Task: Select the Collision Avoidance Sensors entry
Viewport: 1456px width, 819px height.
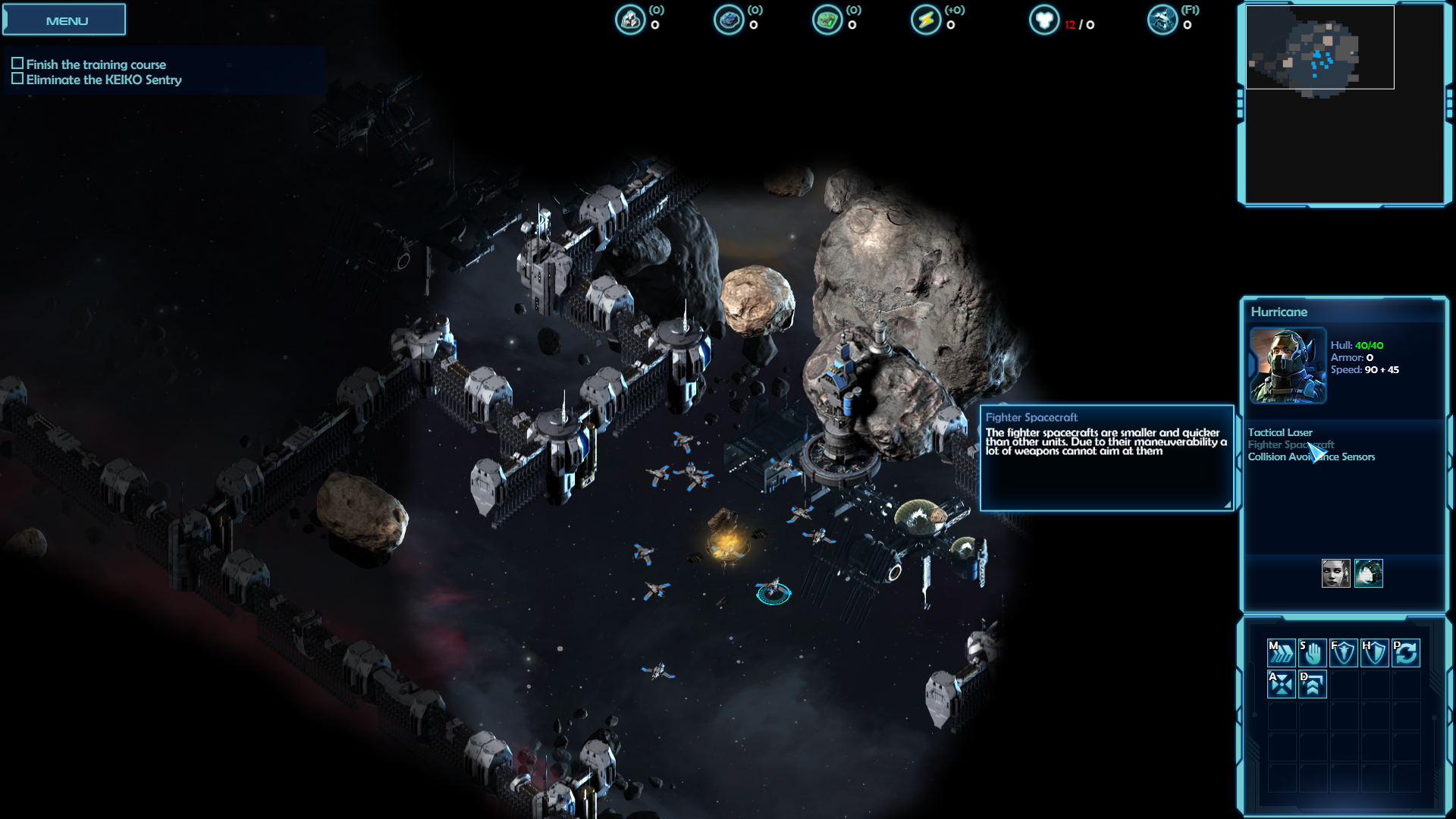Action: pos(1311,457)
